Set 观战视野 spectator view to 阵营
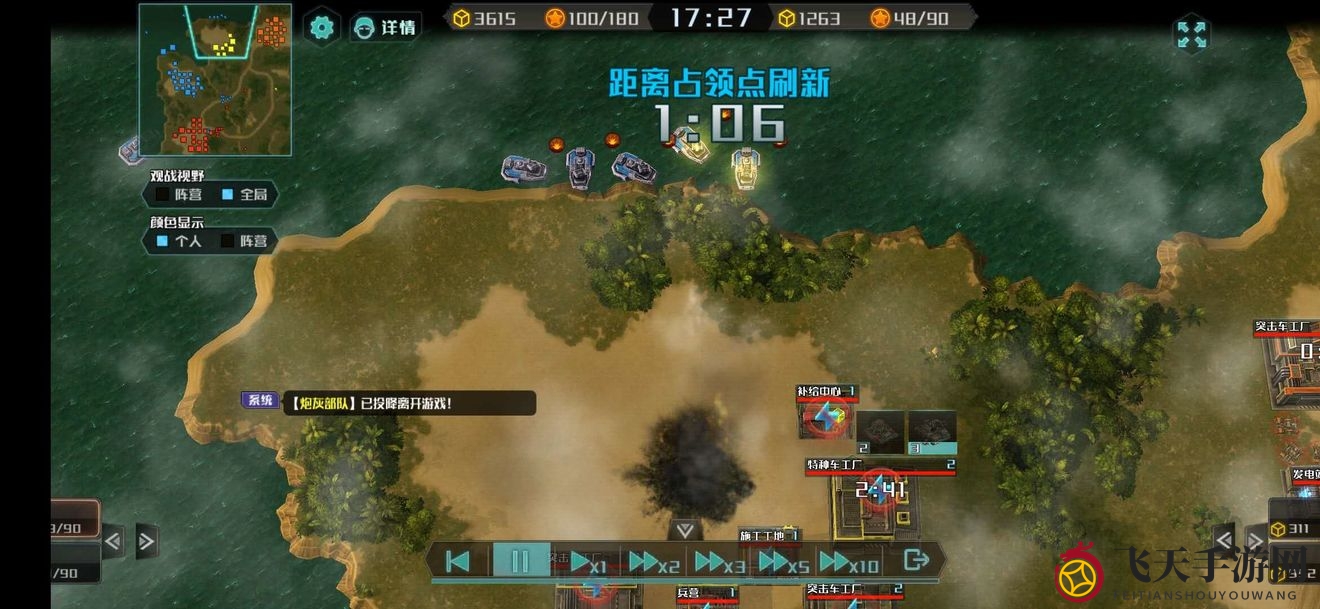 pos(176,195)
